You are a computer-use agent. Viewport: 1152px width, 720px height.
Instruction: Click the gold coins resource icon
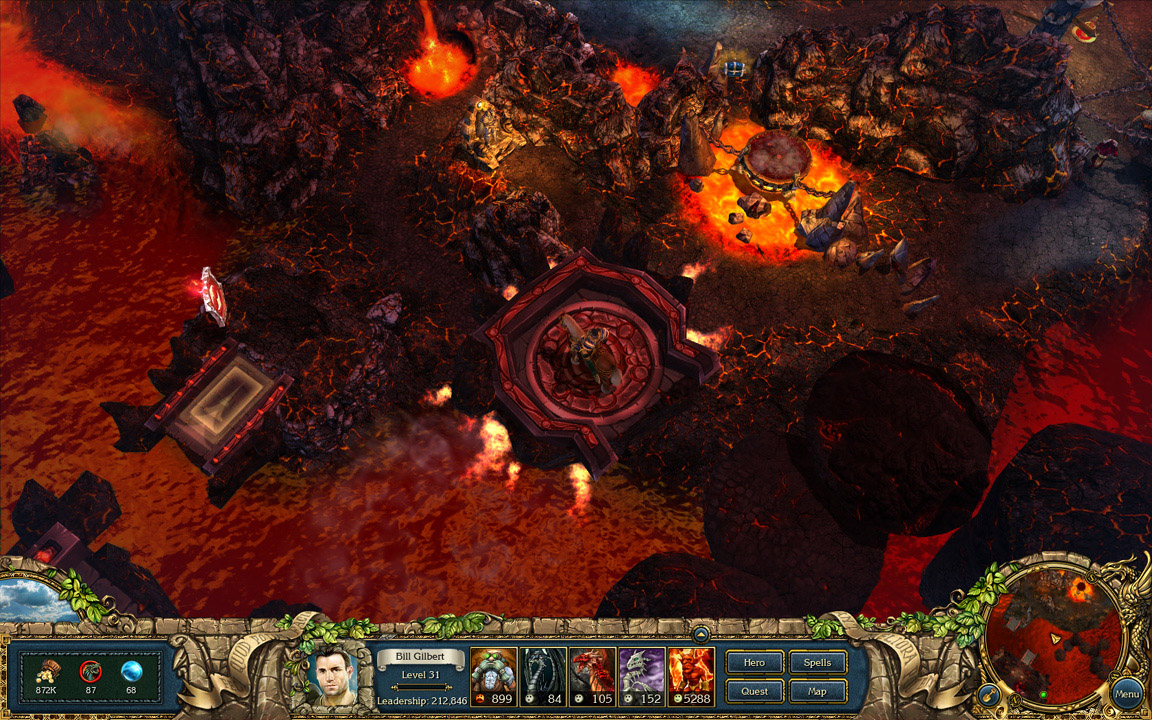coord(45,672)
